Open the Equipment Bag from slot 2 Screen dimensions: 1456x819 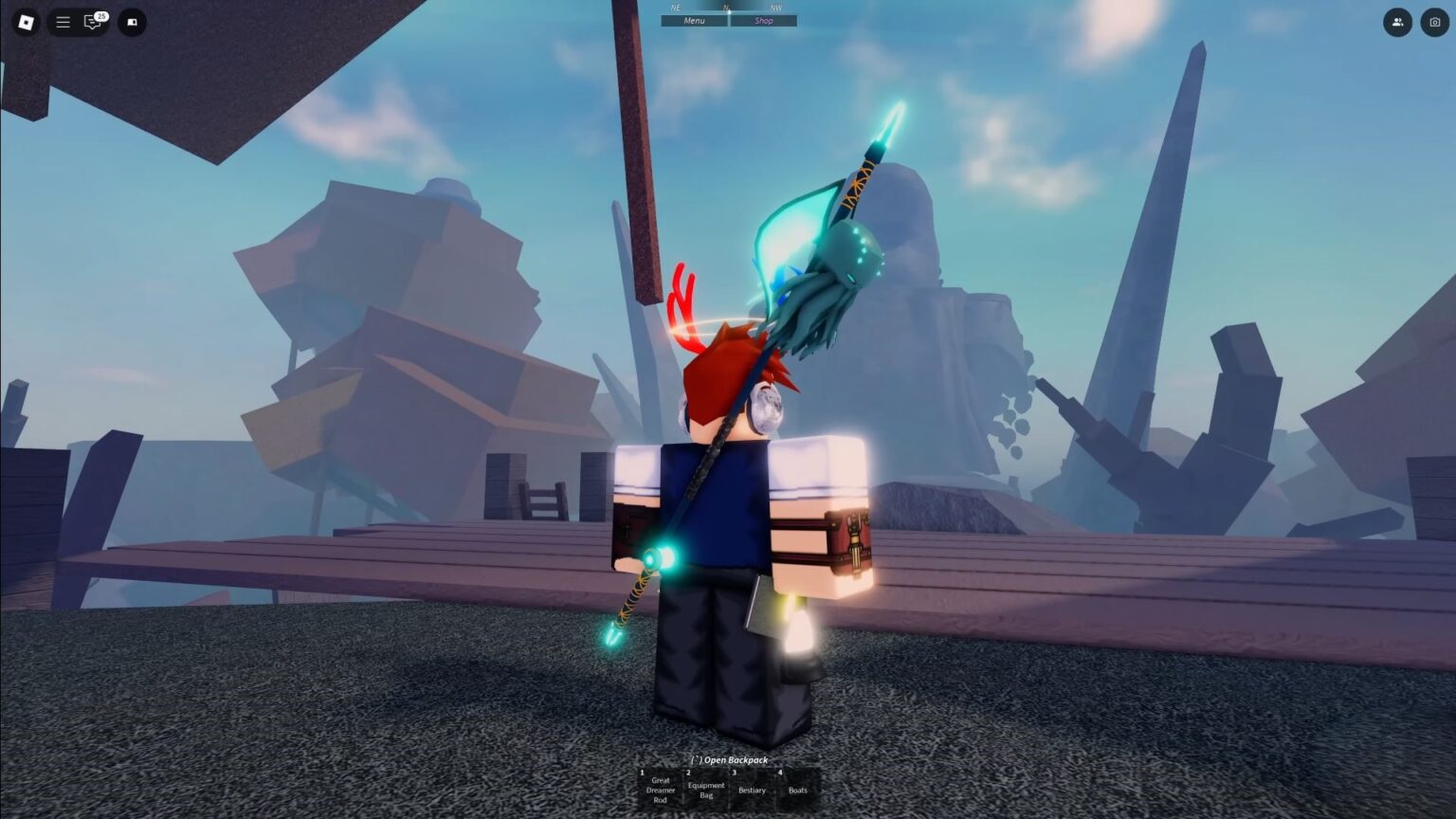(x=706, y=791)
